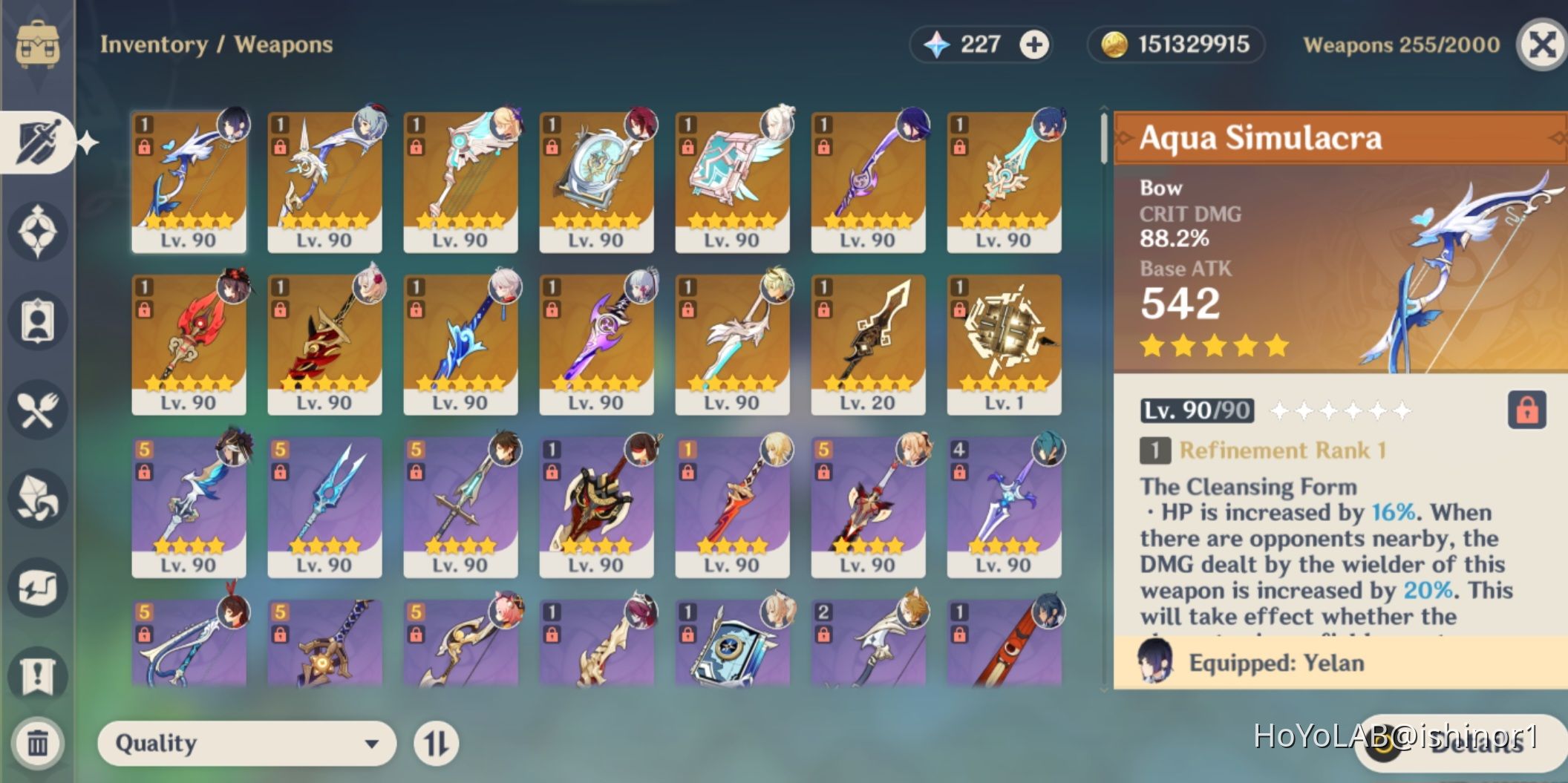
Task: Click the Mora coin icon in the header
Action: 1114,45
